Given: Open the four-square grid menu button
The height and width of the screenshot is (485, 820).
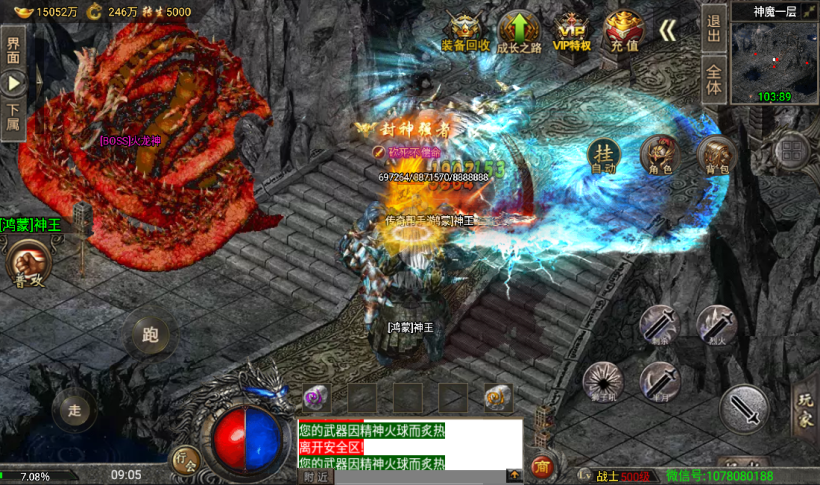Looking at the screenshot, I should click(791, 152).
